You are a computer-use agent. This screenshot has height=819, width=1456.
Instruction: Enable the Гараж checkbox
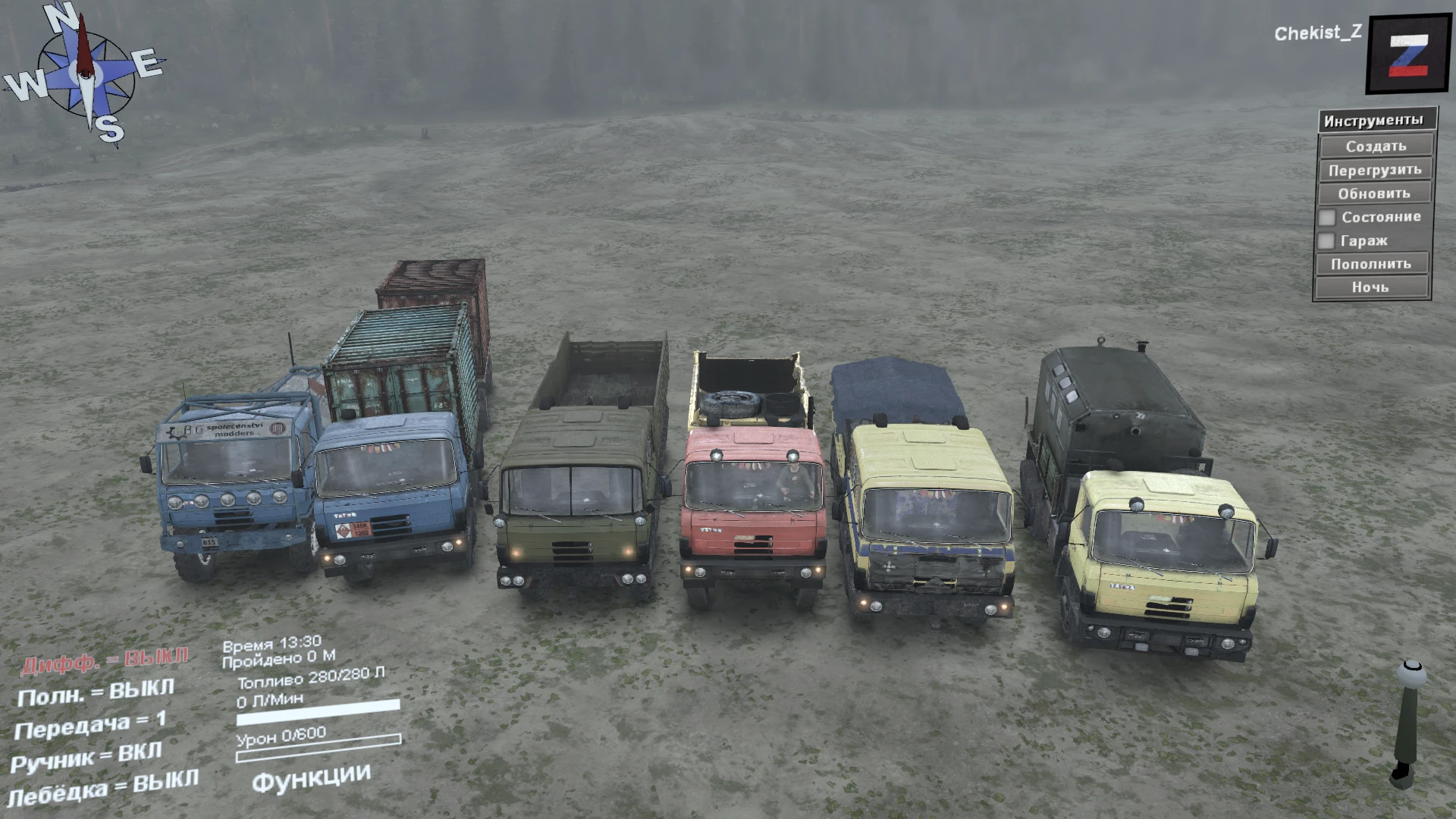(x=1327, y=240)
